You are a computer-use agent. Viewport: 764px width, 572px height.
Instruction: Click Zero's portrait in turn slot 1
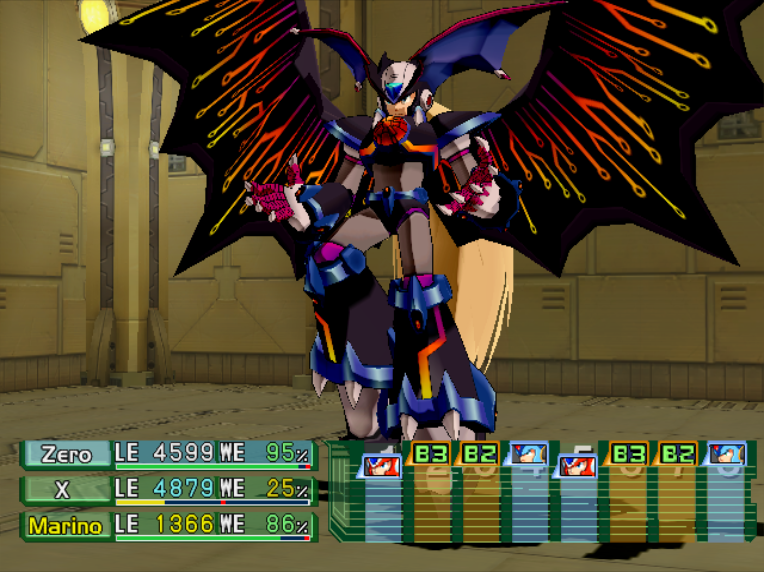[381, 465]
